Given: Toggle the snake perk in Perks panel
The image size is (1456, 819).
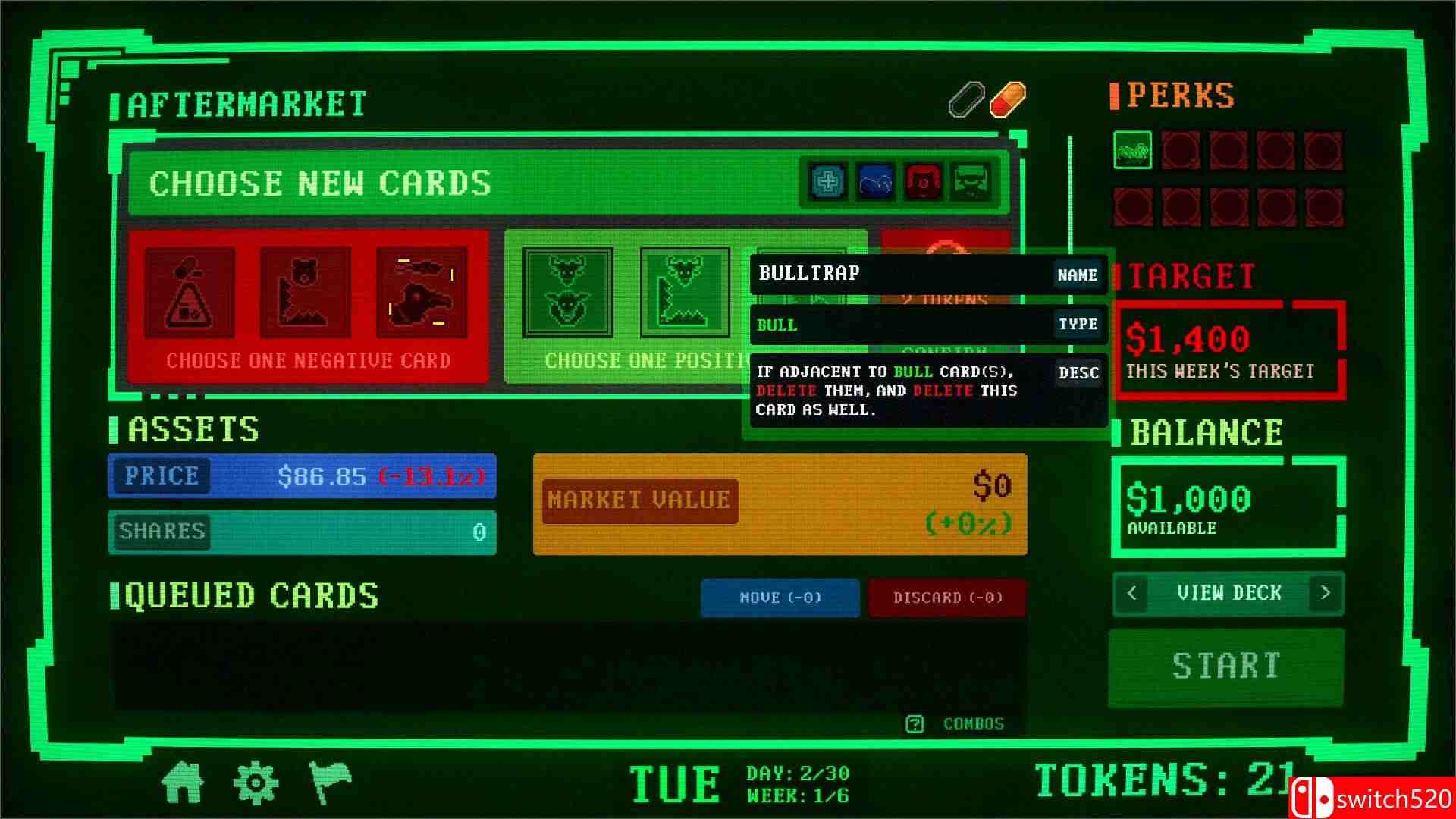Looking at the screenshot, I should [x=1131, y=149].
